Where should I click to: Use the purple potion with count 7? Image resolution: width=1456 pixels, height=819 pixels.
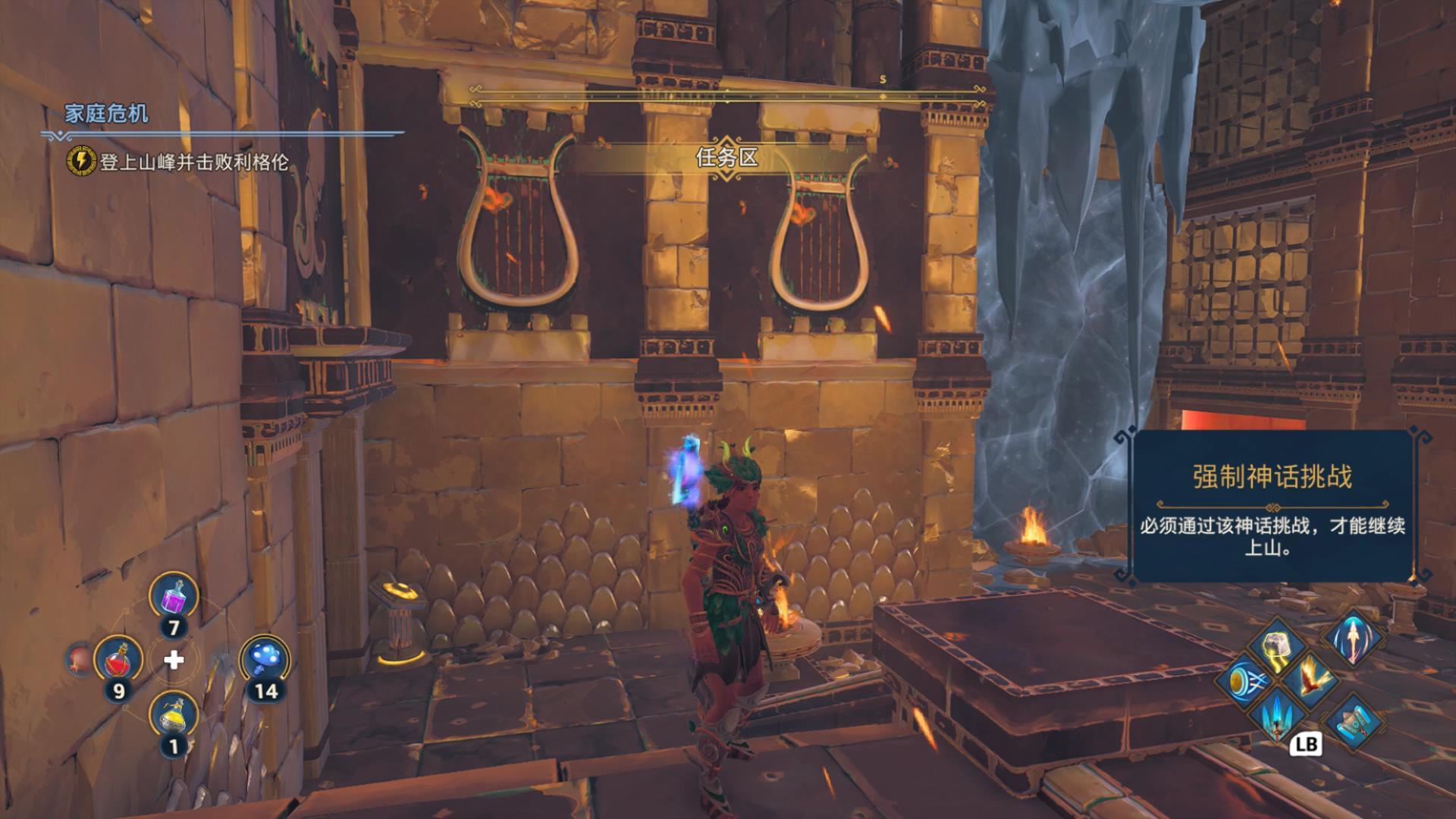(174, 598)
